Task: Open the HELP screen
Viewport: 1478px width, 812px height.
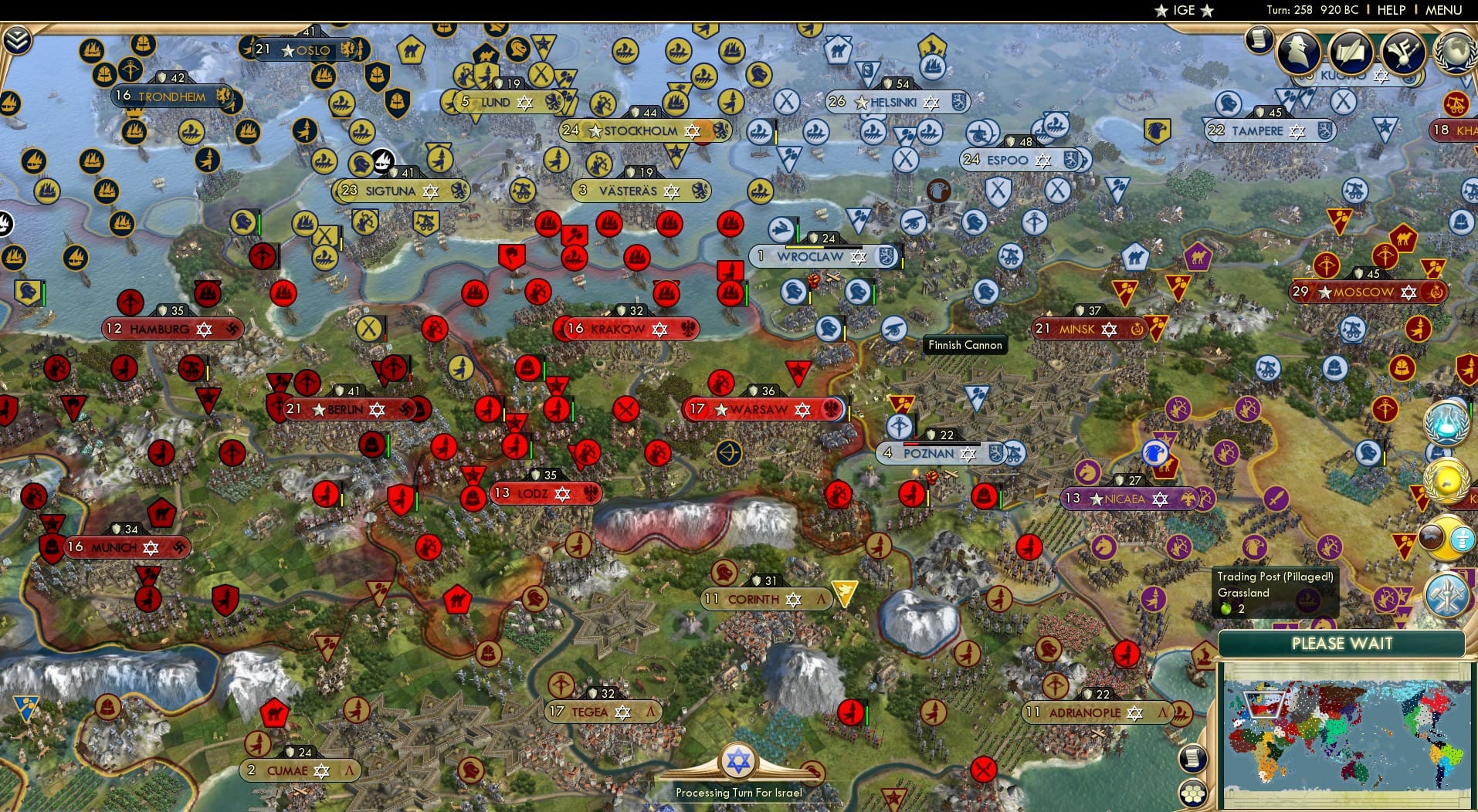Action: [1390, 11]
